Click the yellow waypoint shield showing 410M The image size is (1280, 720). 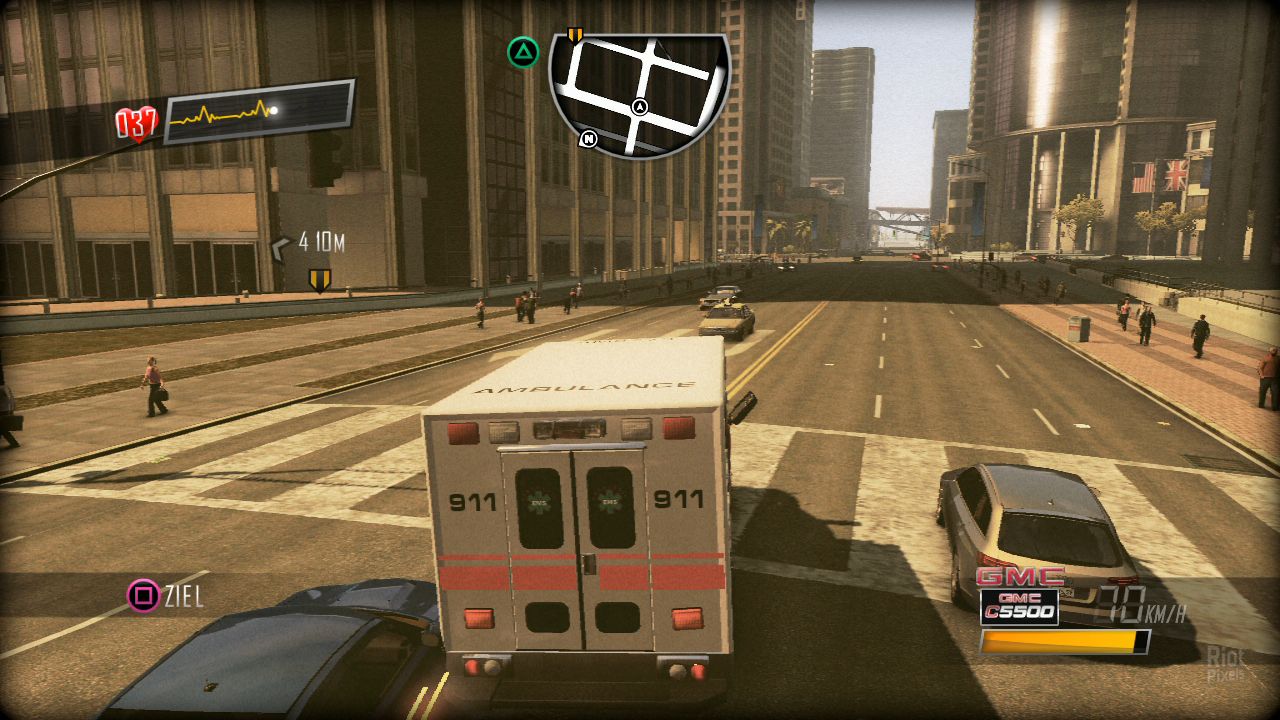pos(319,279)
